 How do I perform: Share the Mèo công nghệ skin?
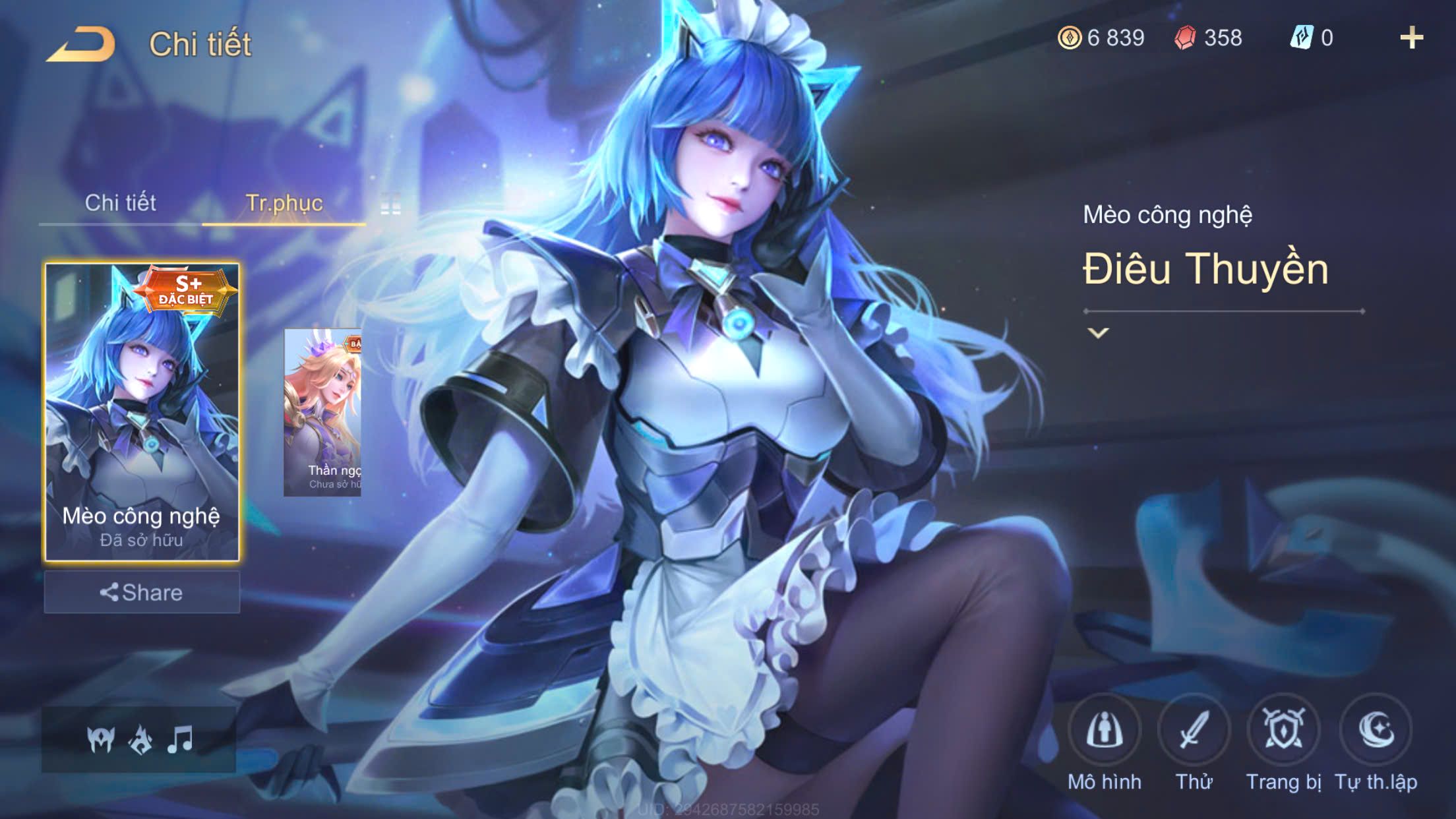tap(142, 592)
